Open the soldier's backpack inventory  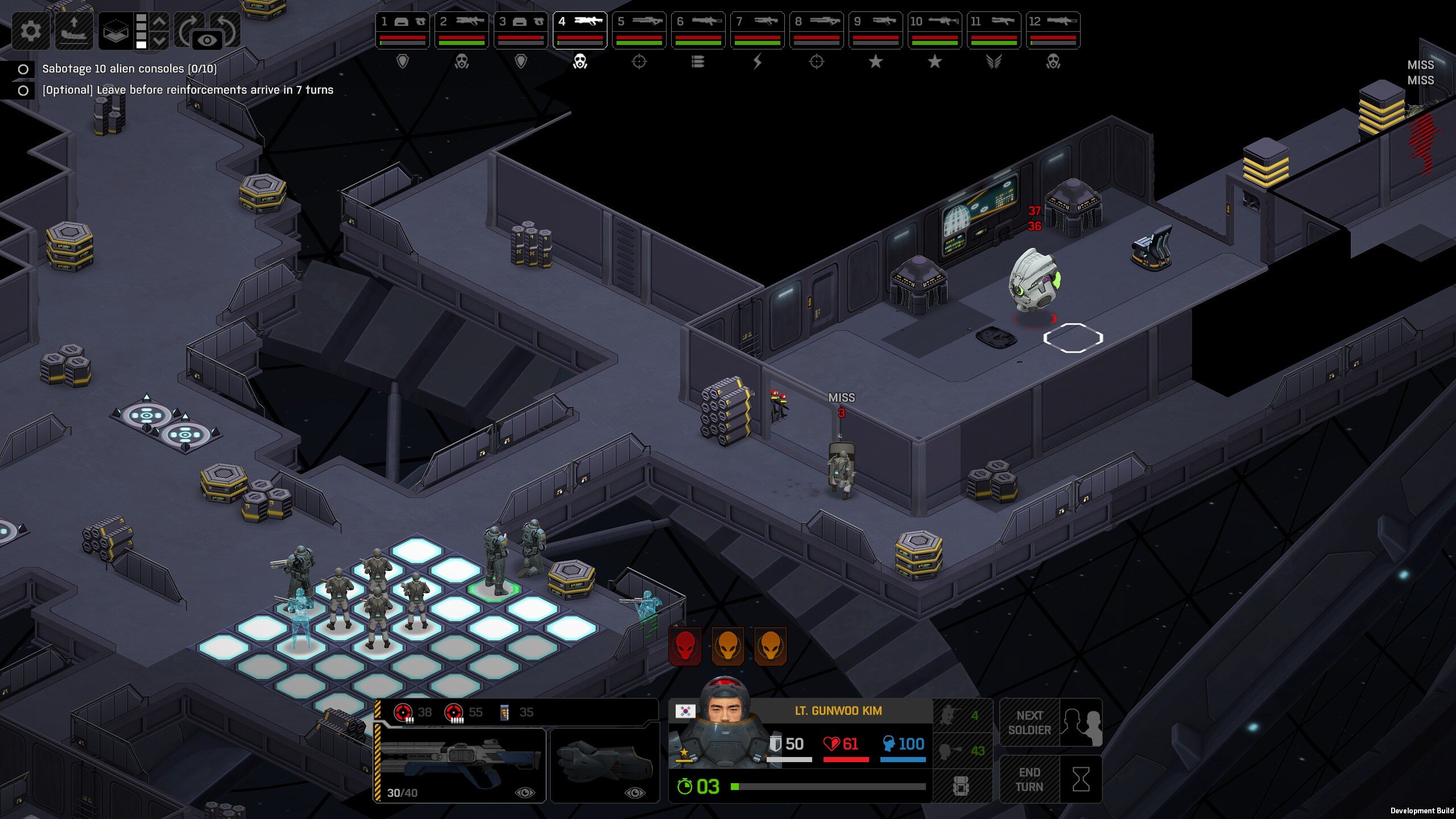pos(961,786)
